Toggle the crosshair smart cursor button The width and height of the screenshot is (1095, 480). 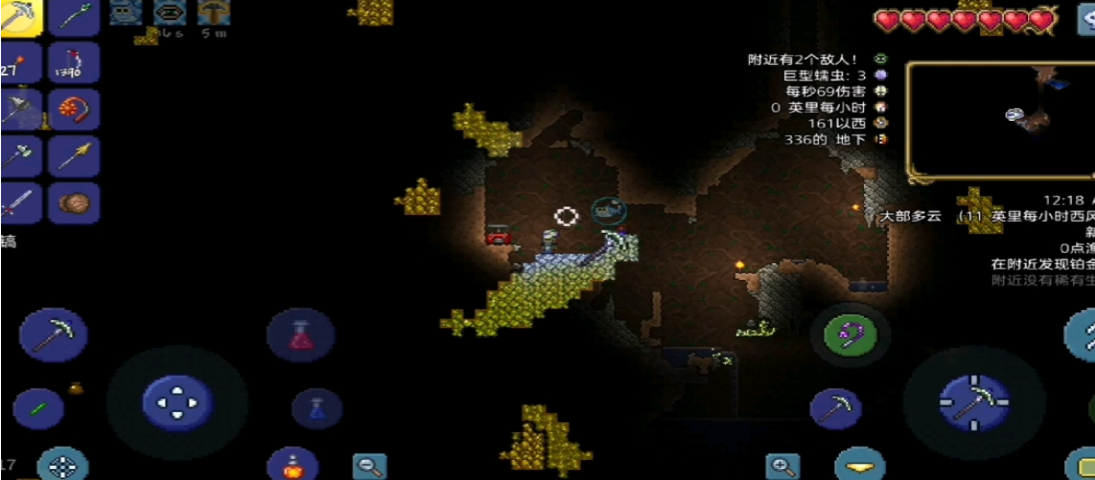pos(63,465)
